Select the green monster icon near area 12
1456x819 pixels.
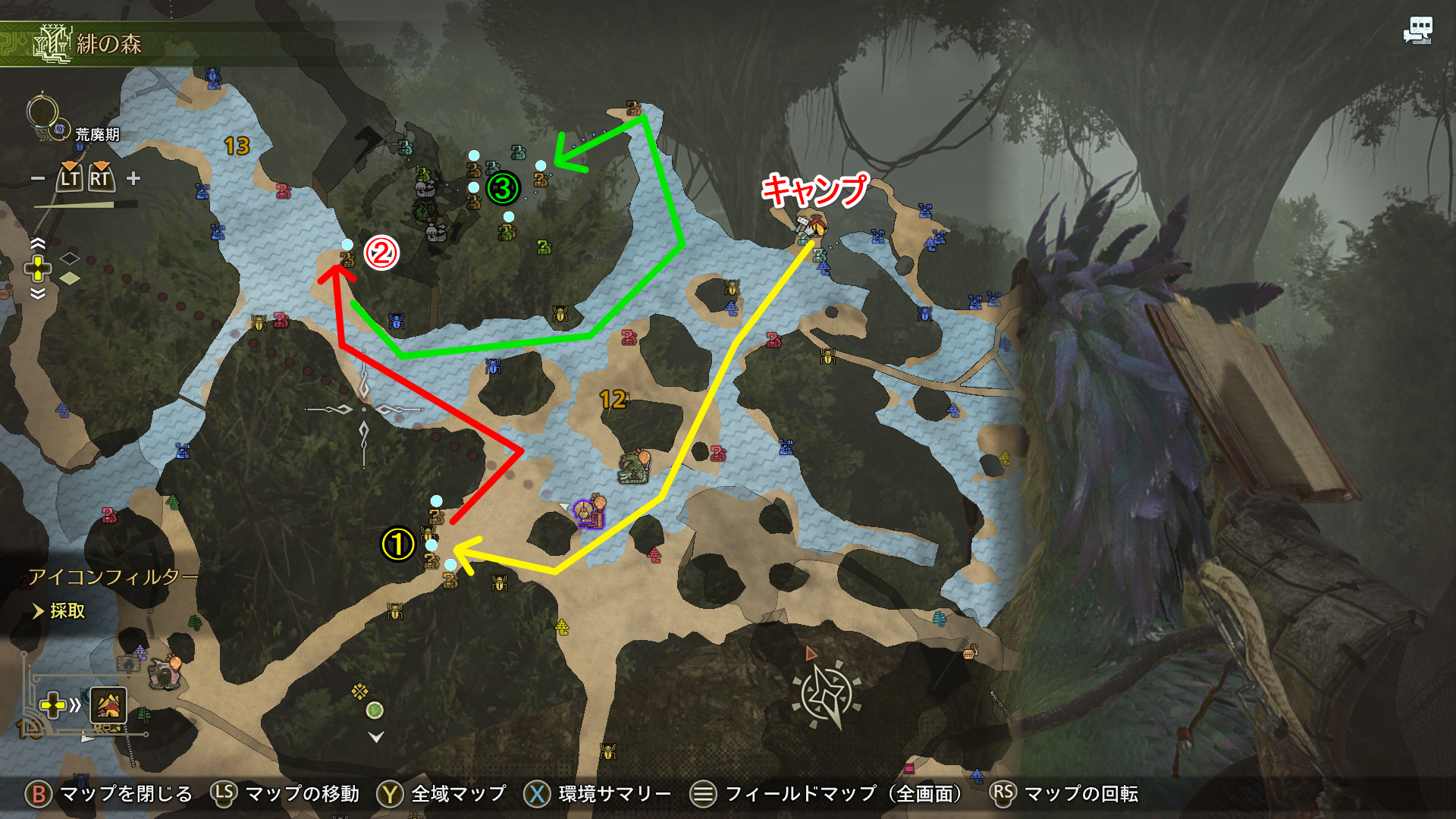point(634,467)
